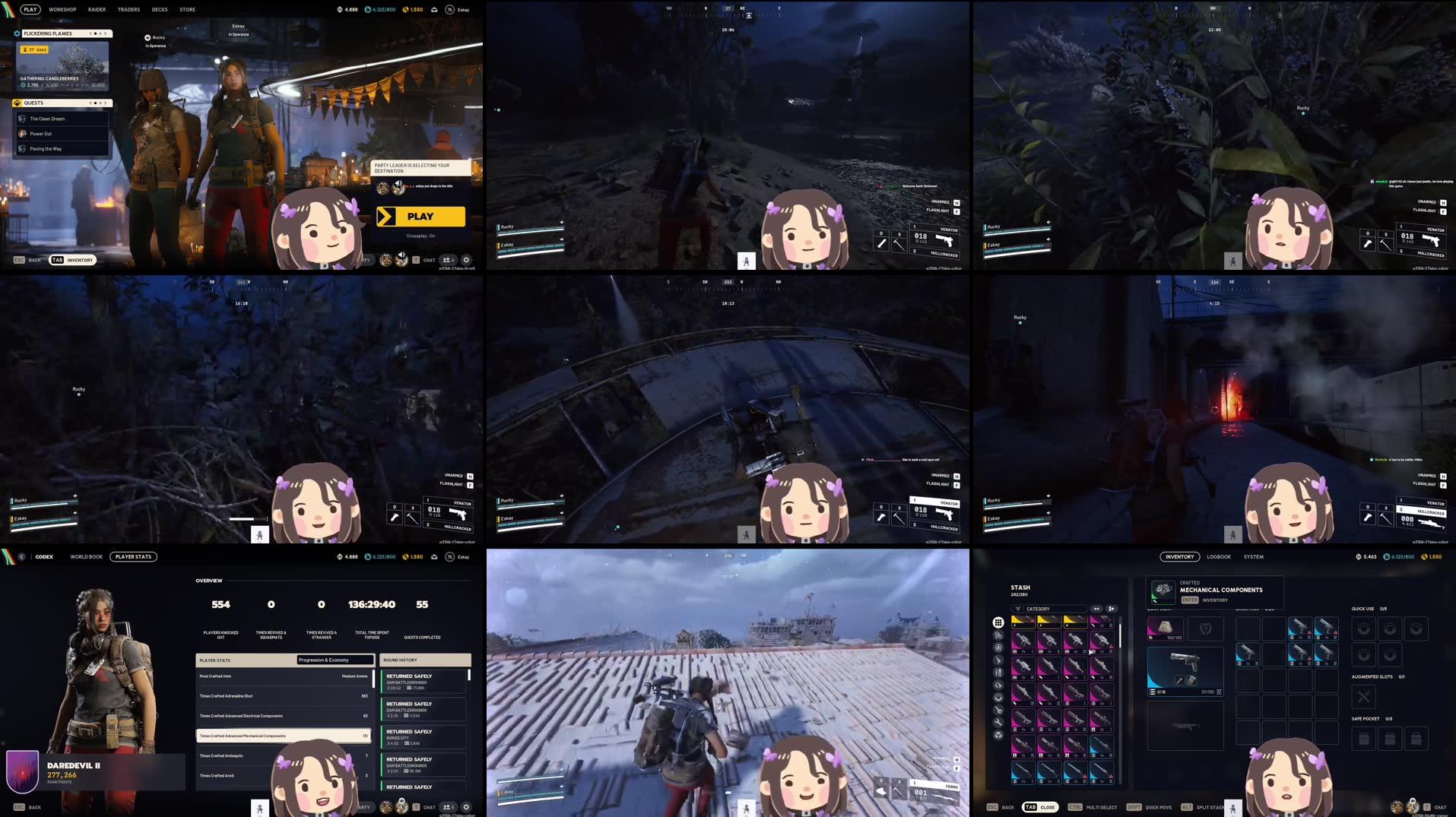Select the crafted Mechanical Components item in Stash
The height and width of the screenshot is (817, 1456).
[1162, 591]
